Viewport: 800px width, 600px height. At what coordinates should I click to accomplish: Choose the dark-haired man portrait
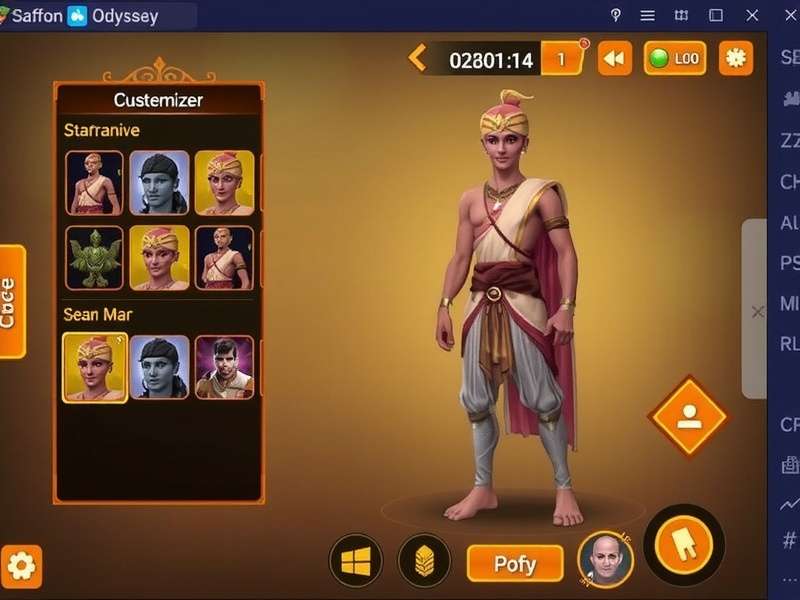pyautogui.click(x=224, y=368)
